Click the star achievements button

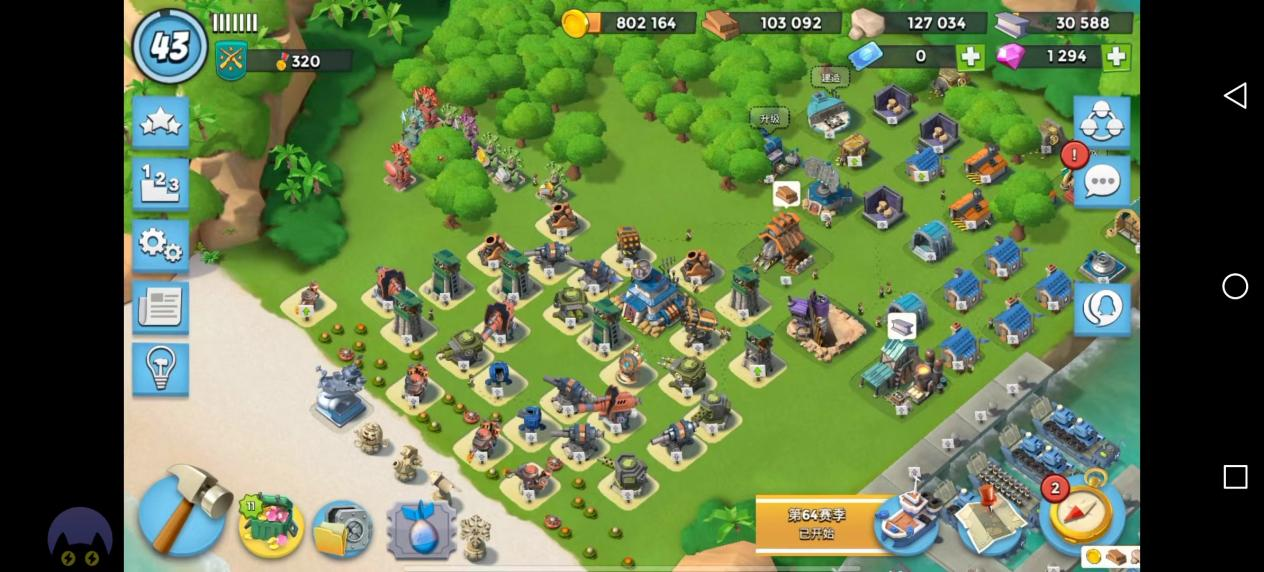pyautogui.click(x=160, y=122)
